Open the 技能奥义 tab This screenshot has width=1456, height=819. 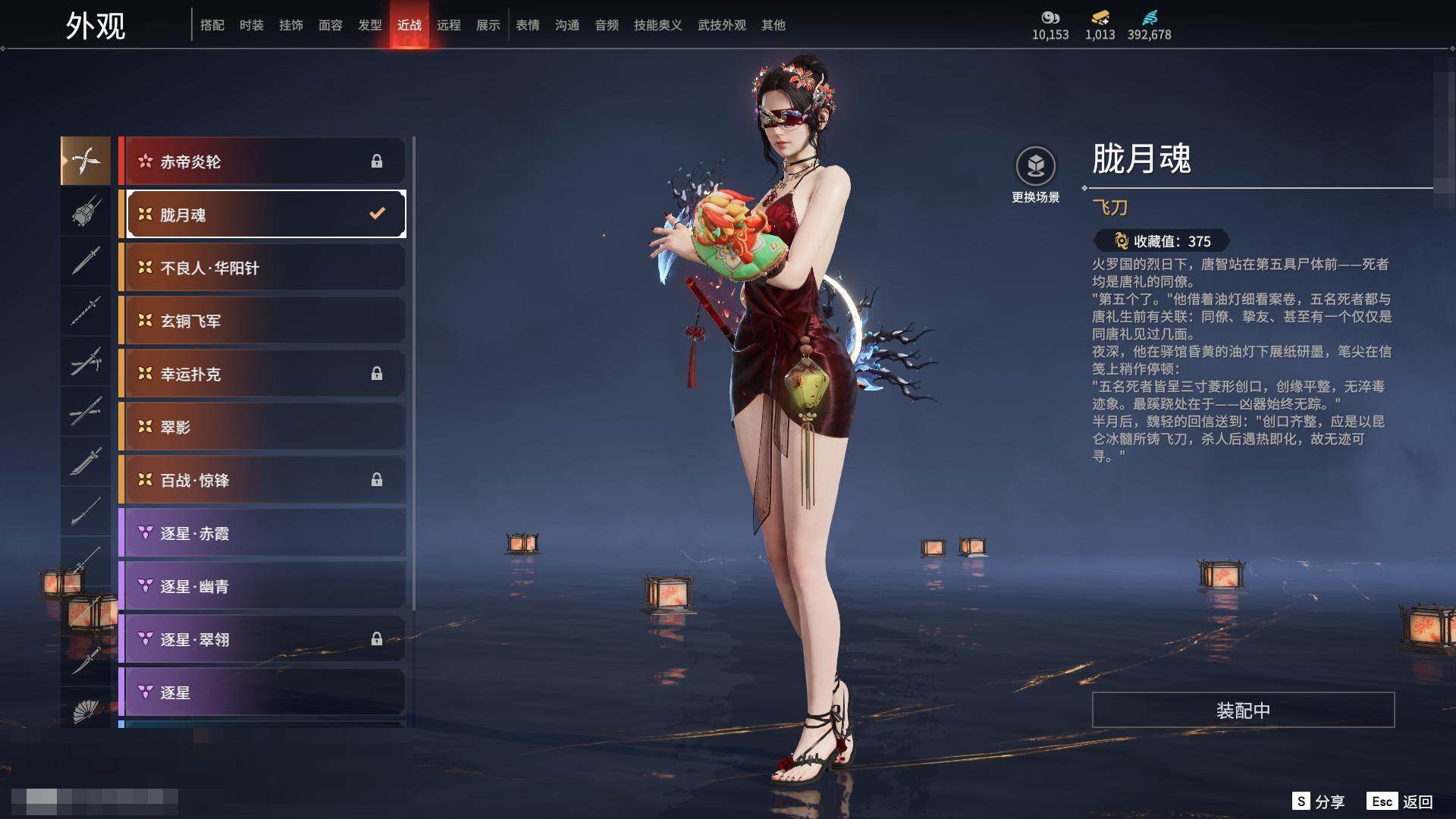[x=657, y=25]
